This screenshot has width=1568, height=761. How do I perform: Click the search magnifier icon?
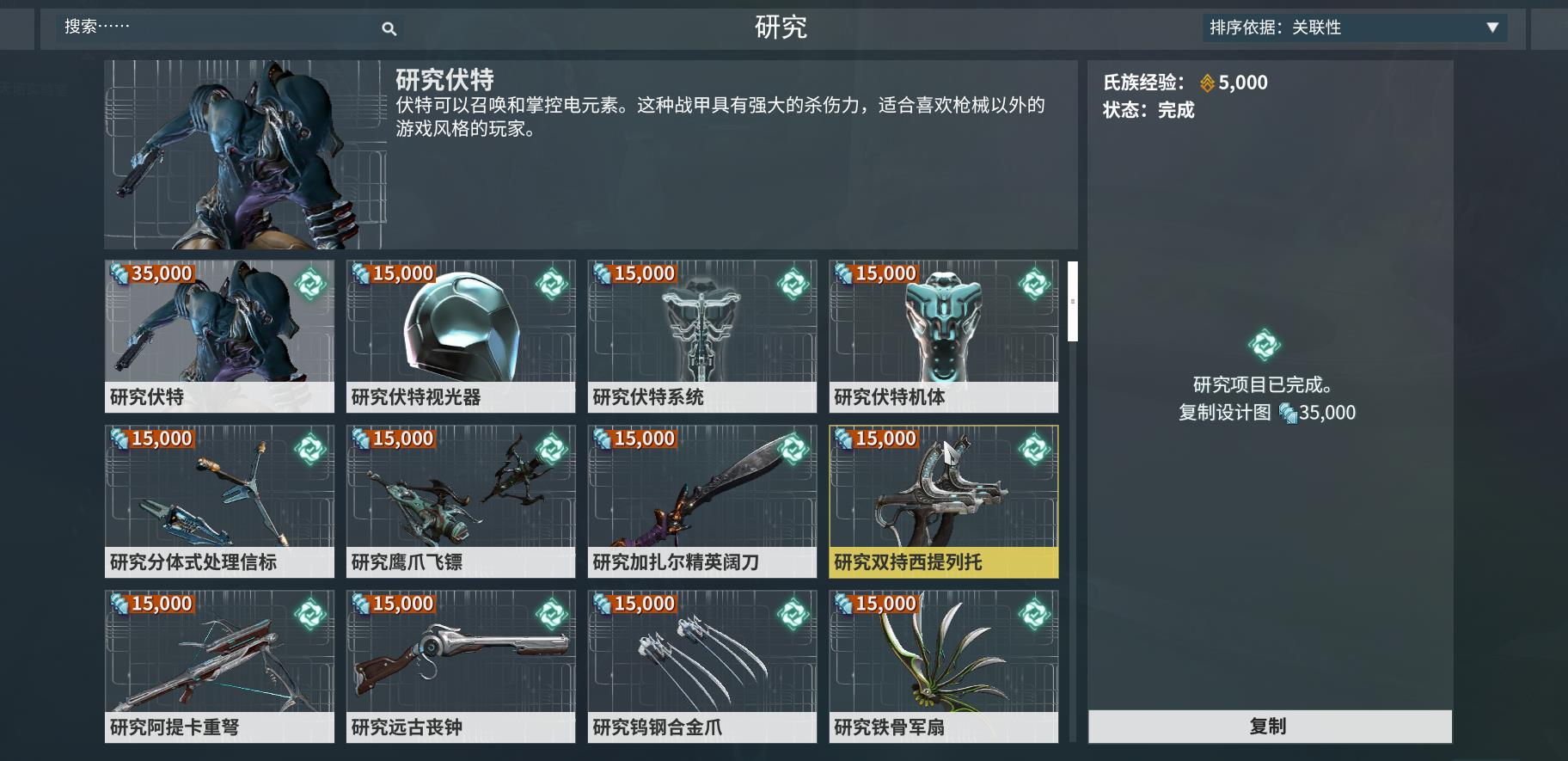[x=389, y=28]
